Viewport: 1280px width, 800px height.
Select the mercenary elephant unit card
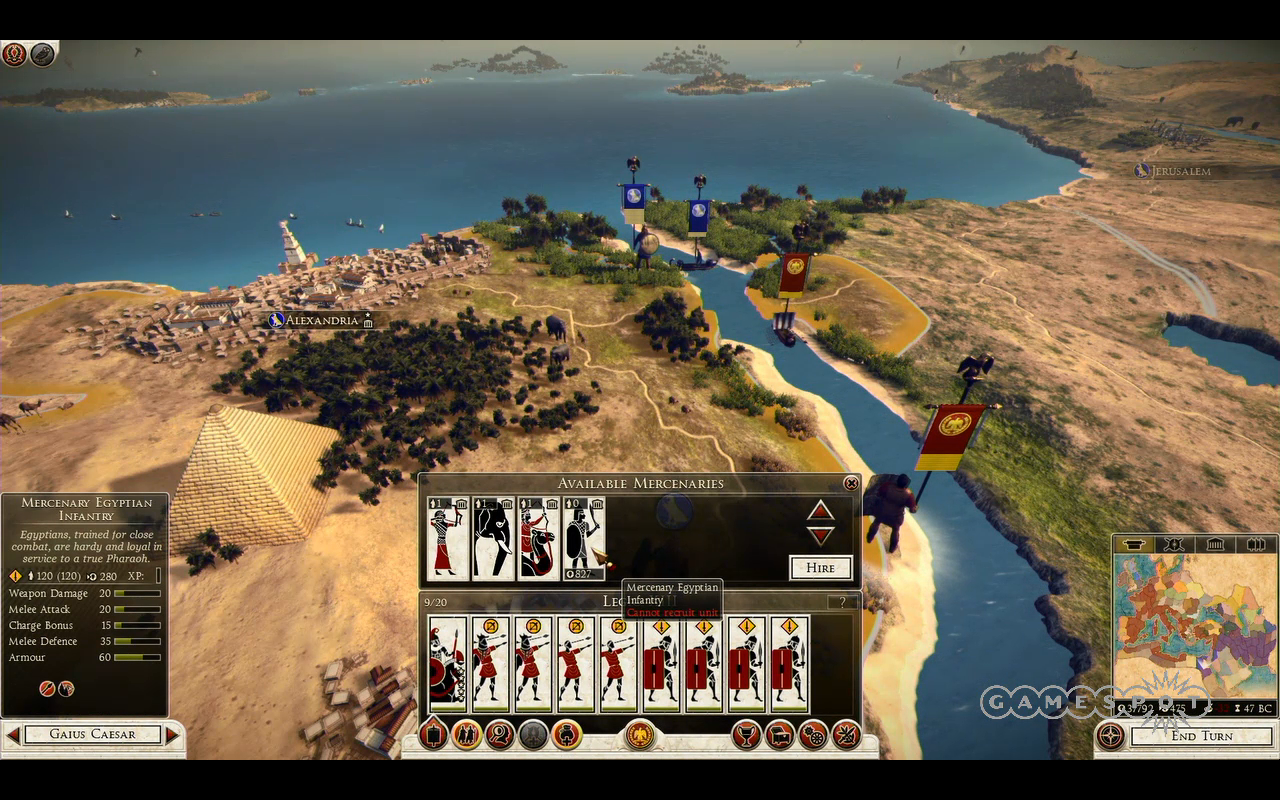pos(492,538)
